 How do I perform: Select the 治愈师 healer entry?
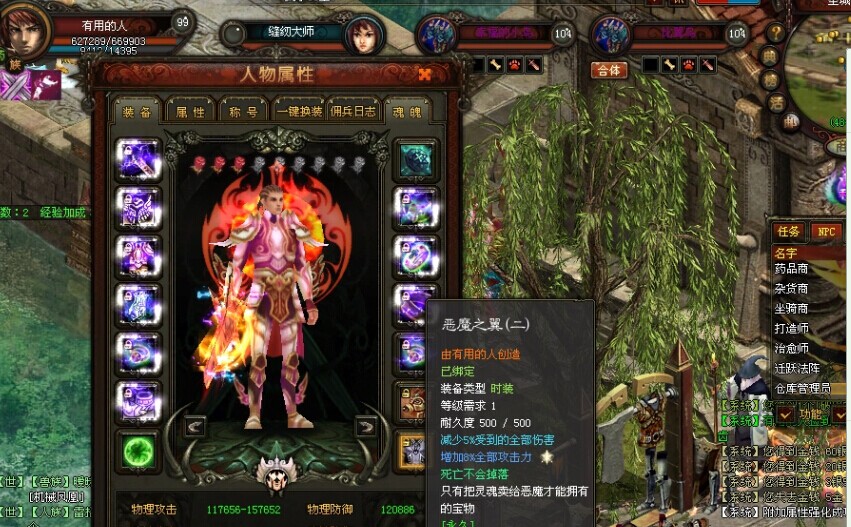[791, 349]
